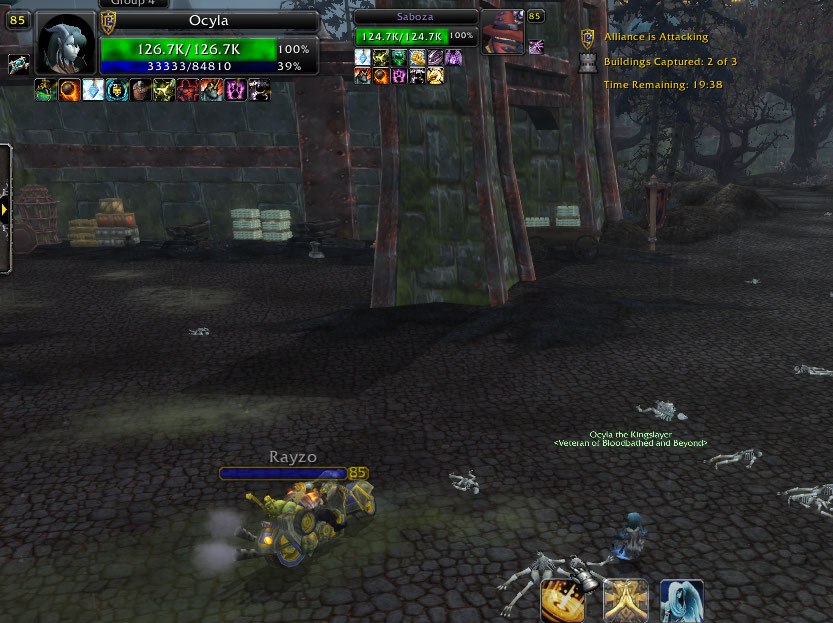The height and width of the screenshot is (623, 833).
Task: Open the yellow arrow side panel tab
Action: click(5, 210)
